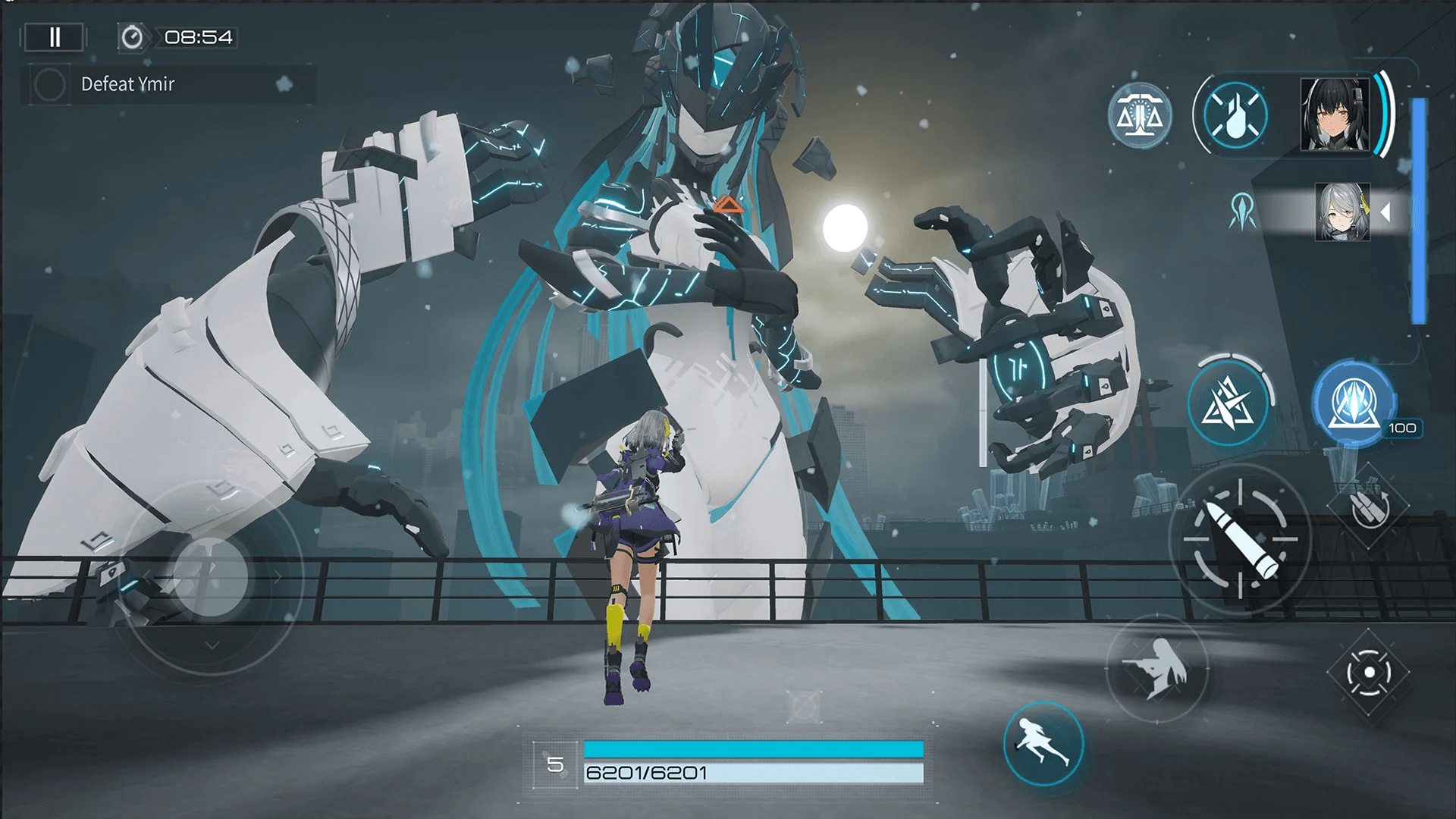1456x819 pixels.
Task: Fire weapon with the bullet crosshair button
Action: click(1240, 539)
